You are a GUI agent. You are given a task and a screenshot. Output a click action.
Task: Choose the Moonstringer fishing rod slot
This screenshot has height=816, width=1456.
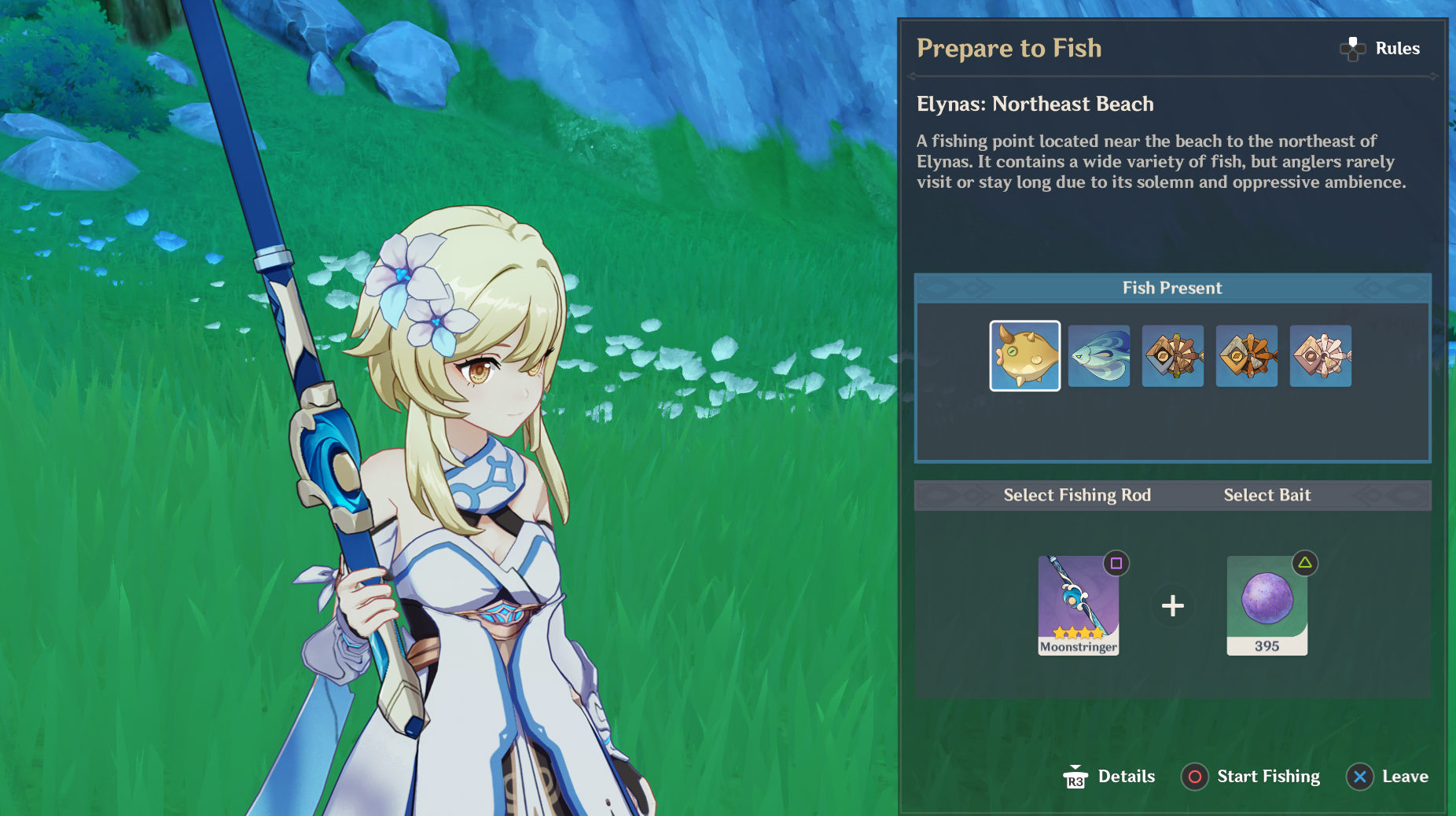click(x=1078, y=605)
